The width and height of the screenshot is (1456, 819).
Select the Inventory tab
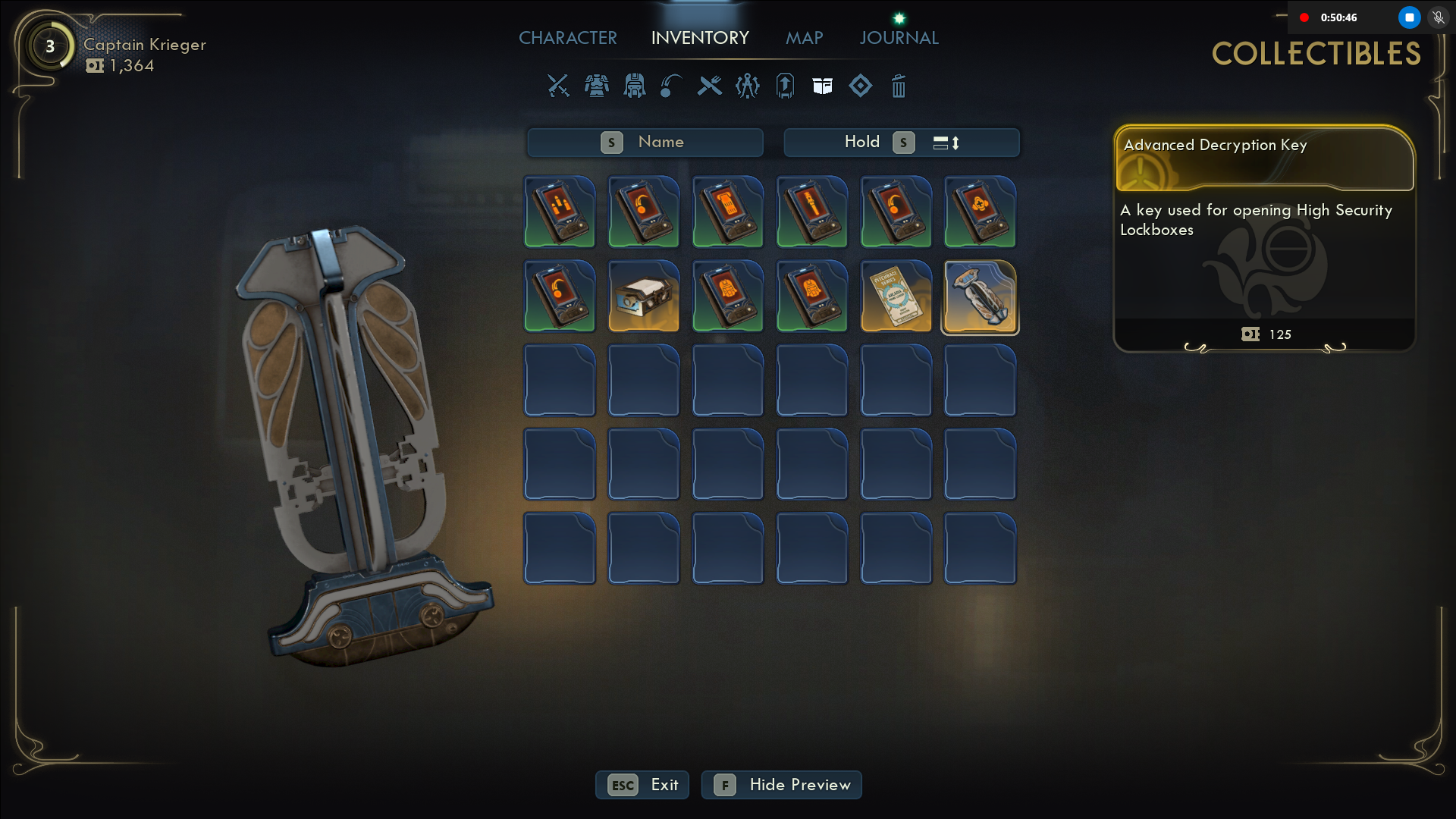(x=700, y=38)
